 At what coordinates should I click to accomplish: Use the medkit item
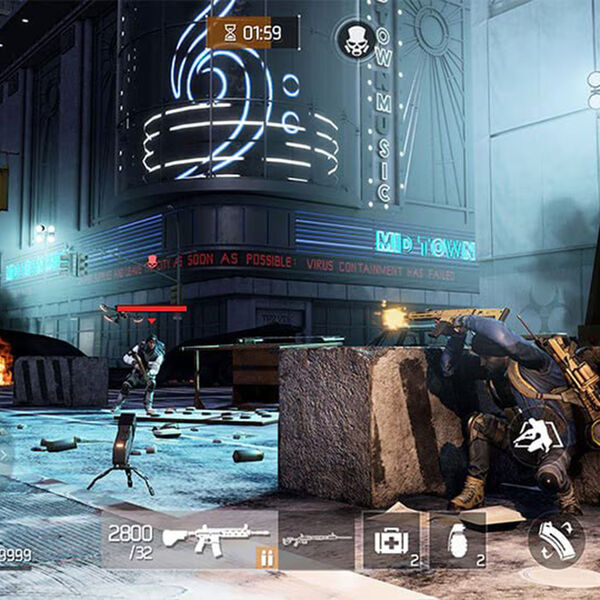391,541
